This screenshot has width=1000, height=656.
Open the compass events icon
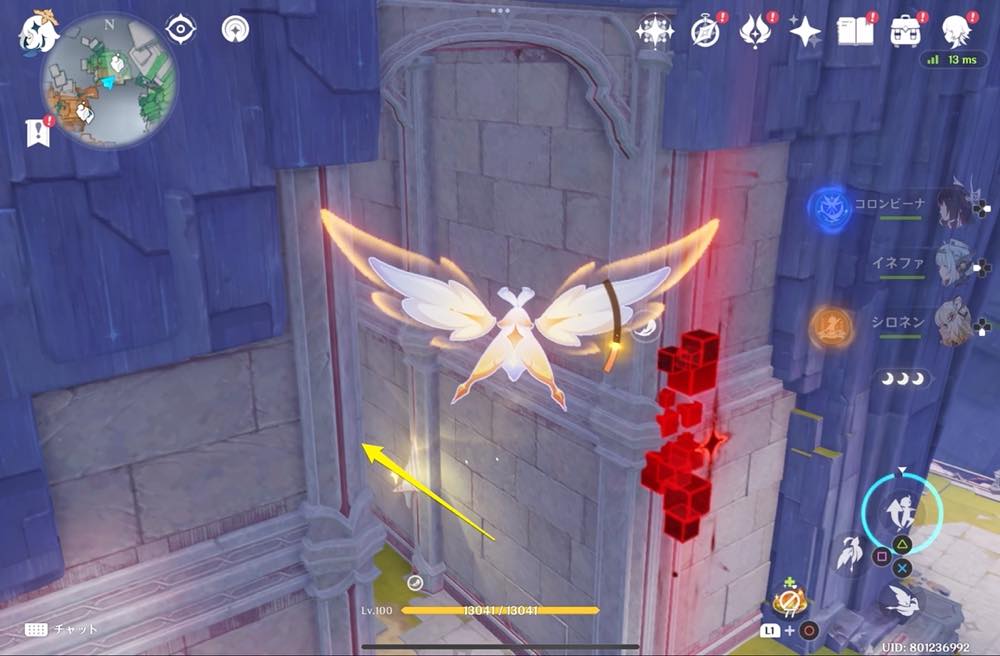coord(704,32)
